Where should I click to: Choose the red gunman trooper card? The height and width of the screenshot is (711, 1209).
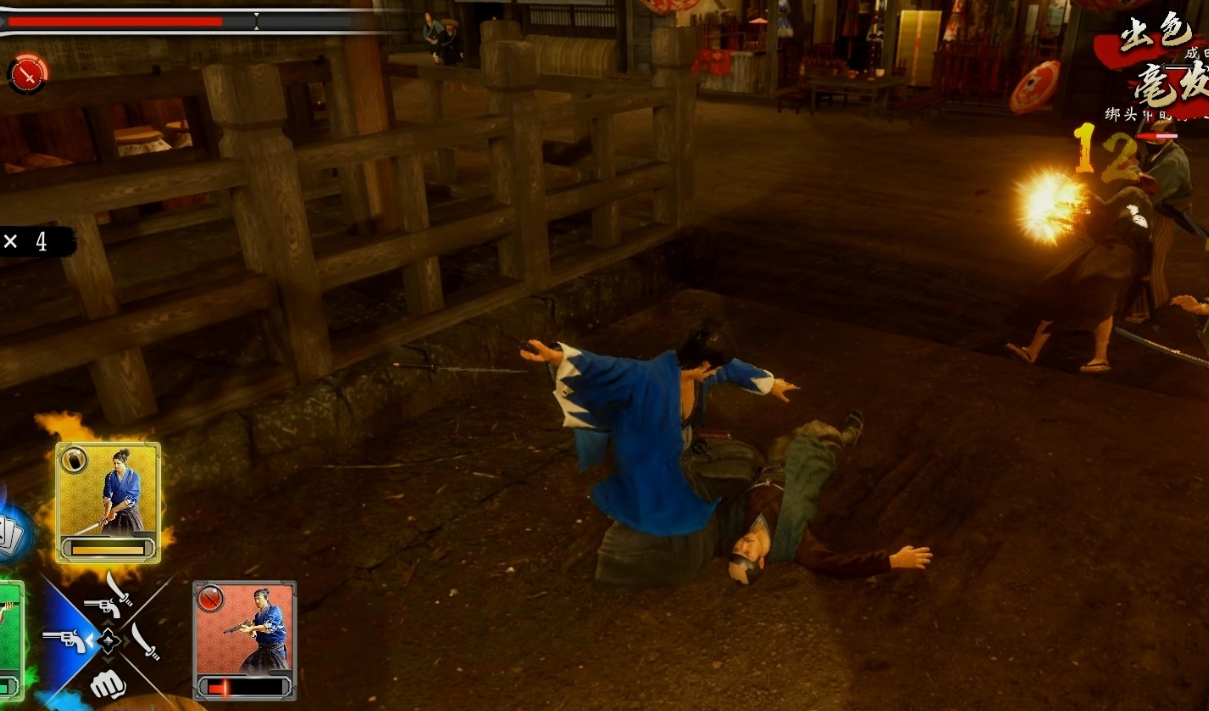244,639
